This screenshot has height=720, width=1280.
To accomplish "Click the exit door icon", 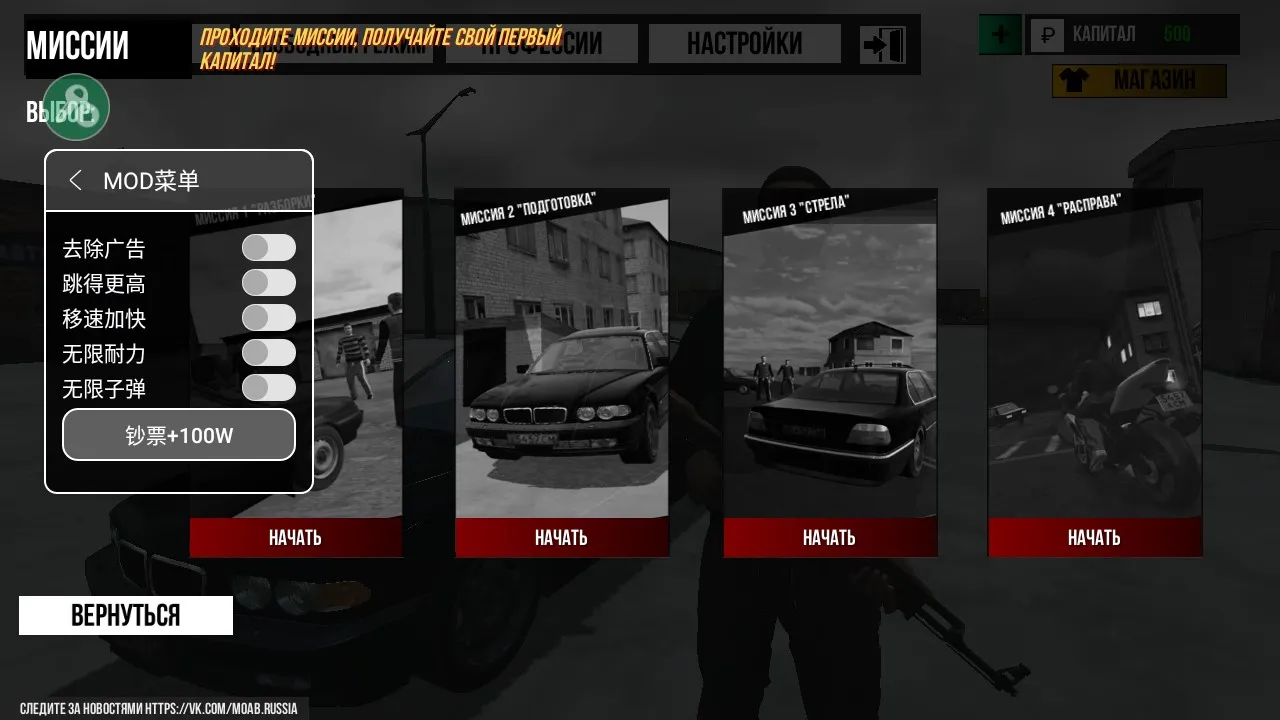I will pos(883,45).
